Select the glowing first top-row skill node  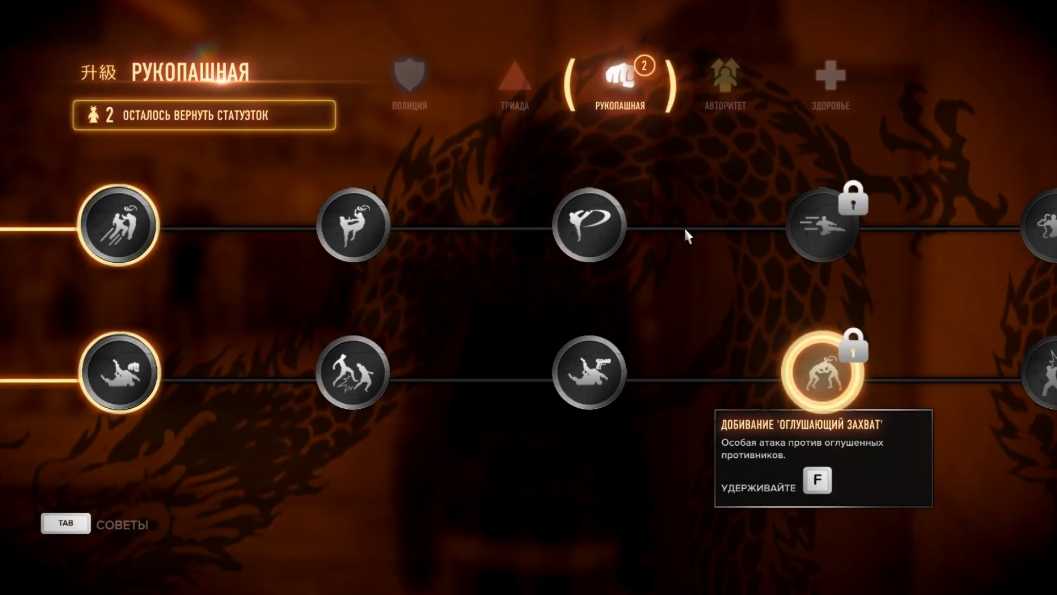(118, 226)
